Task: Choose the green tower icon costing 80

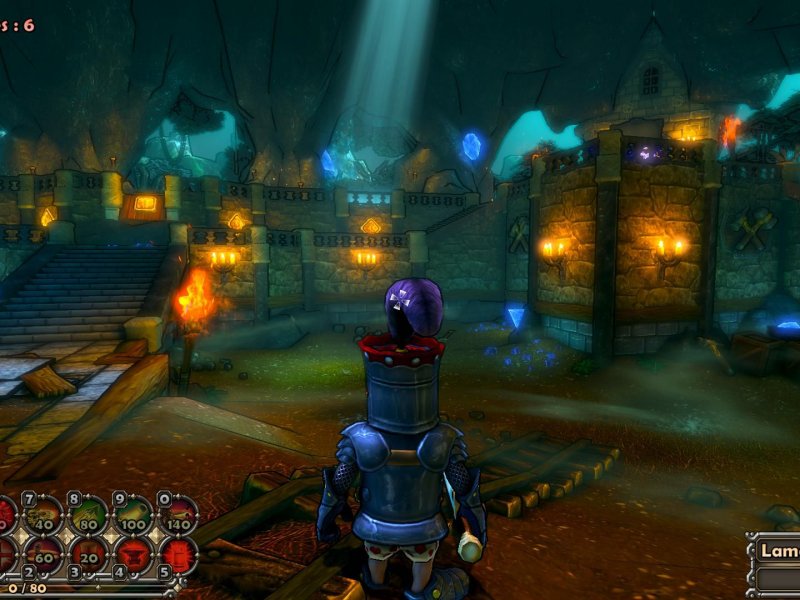Action: point(88,516)
